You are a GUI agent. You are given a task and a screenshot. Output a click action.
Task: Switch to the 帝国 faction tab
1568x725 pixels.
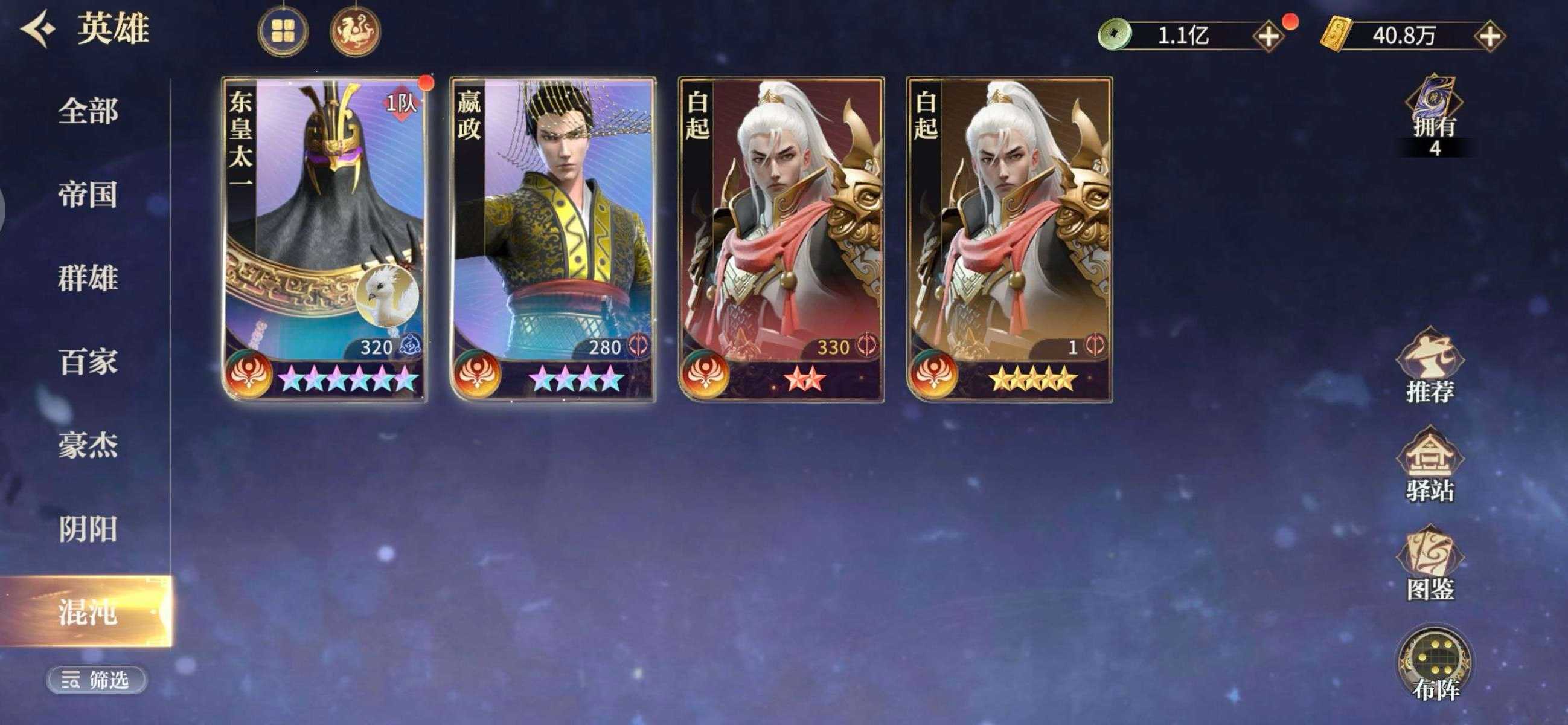click(88, 195)
